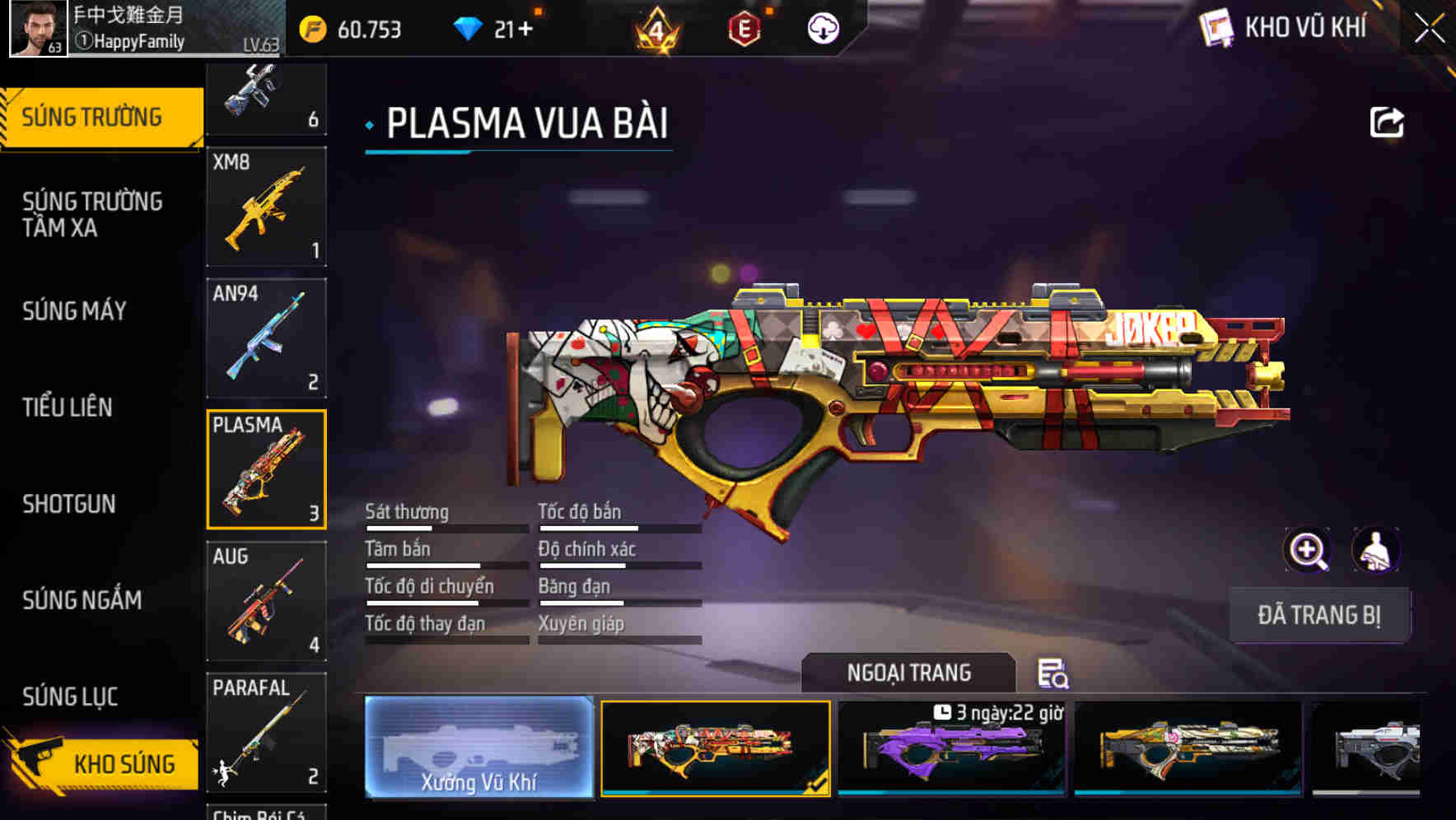Click the ĐÃ TRANG BỊ button
This screenshot has height=820, width=1456.
point(1321,615)
